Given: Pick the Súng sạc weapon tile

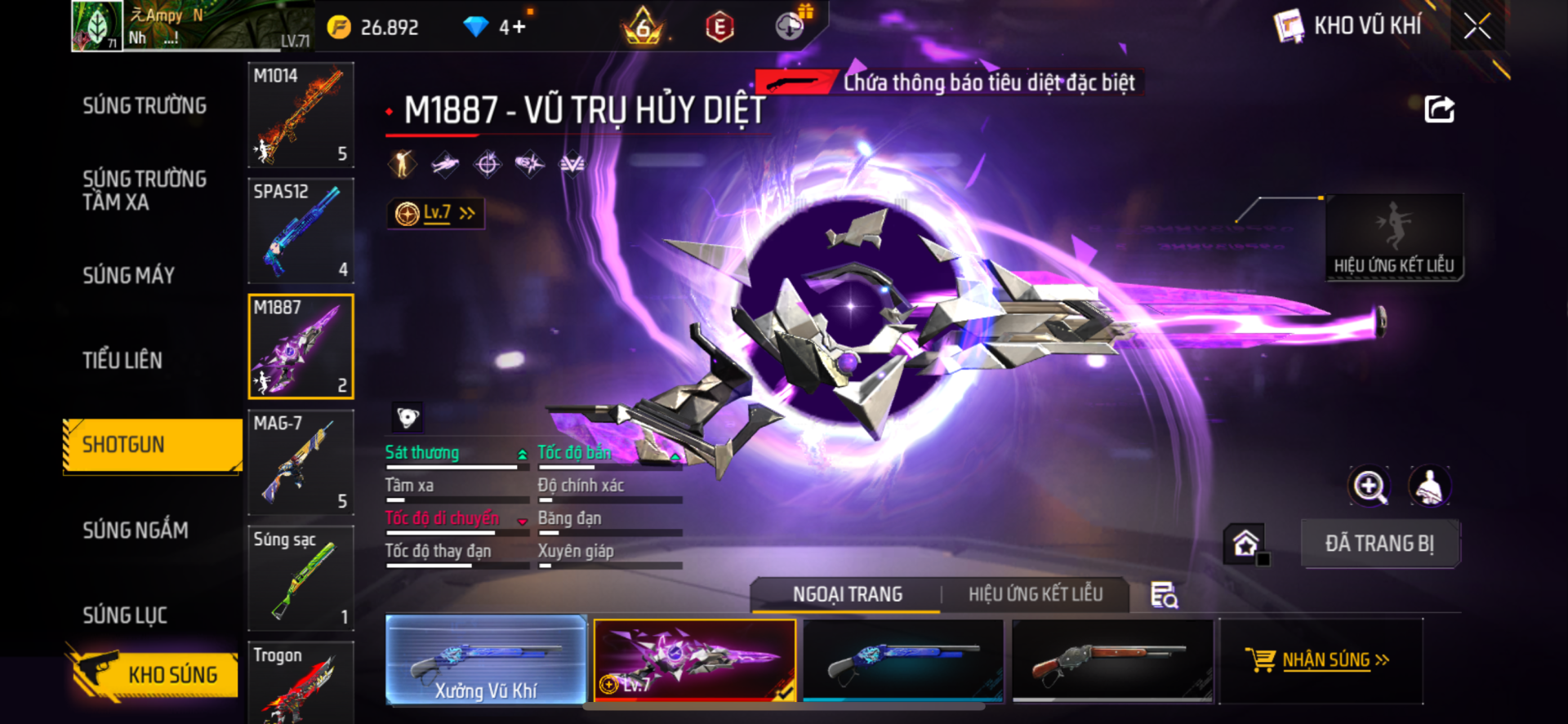Looking at the screenshot, I should (x=301, y=578).
